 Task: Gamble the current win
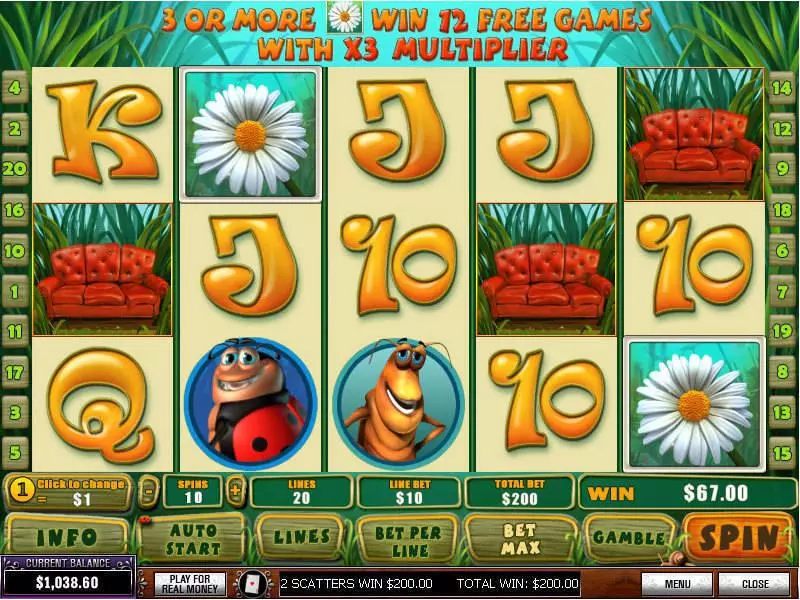click(628, 539)
